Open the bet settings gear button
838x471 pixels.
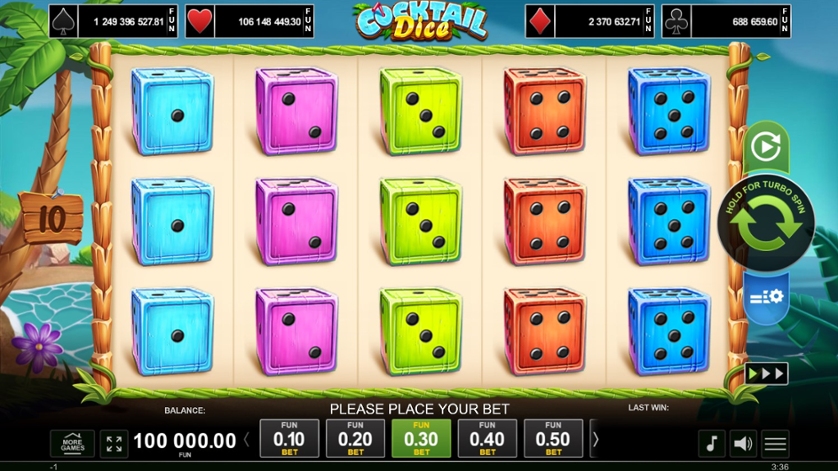point(768,296)
